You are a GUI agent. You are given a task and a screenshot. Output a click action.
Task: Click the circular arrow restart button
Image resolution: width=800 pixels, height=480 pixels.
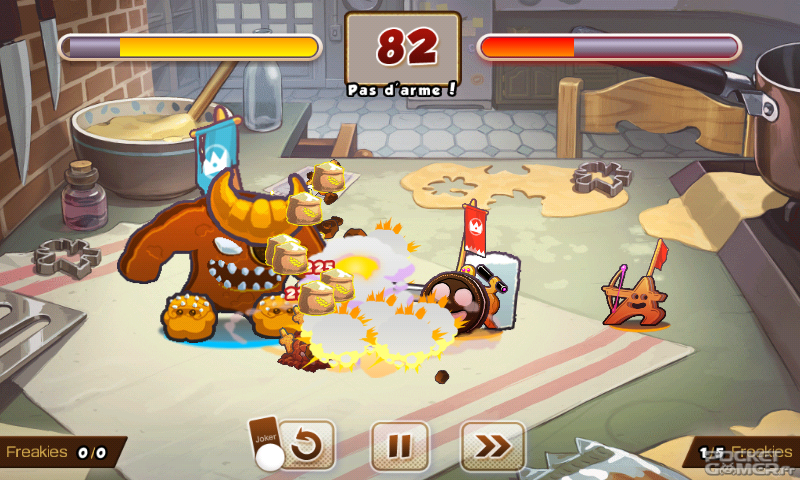click(x=307, y=446)
